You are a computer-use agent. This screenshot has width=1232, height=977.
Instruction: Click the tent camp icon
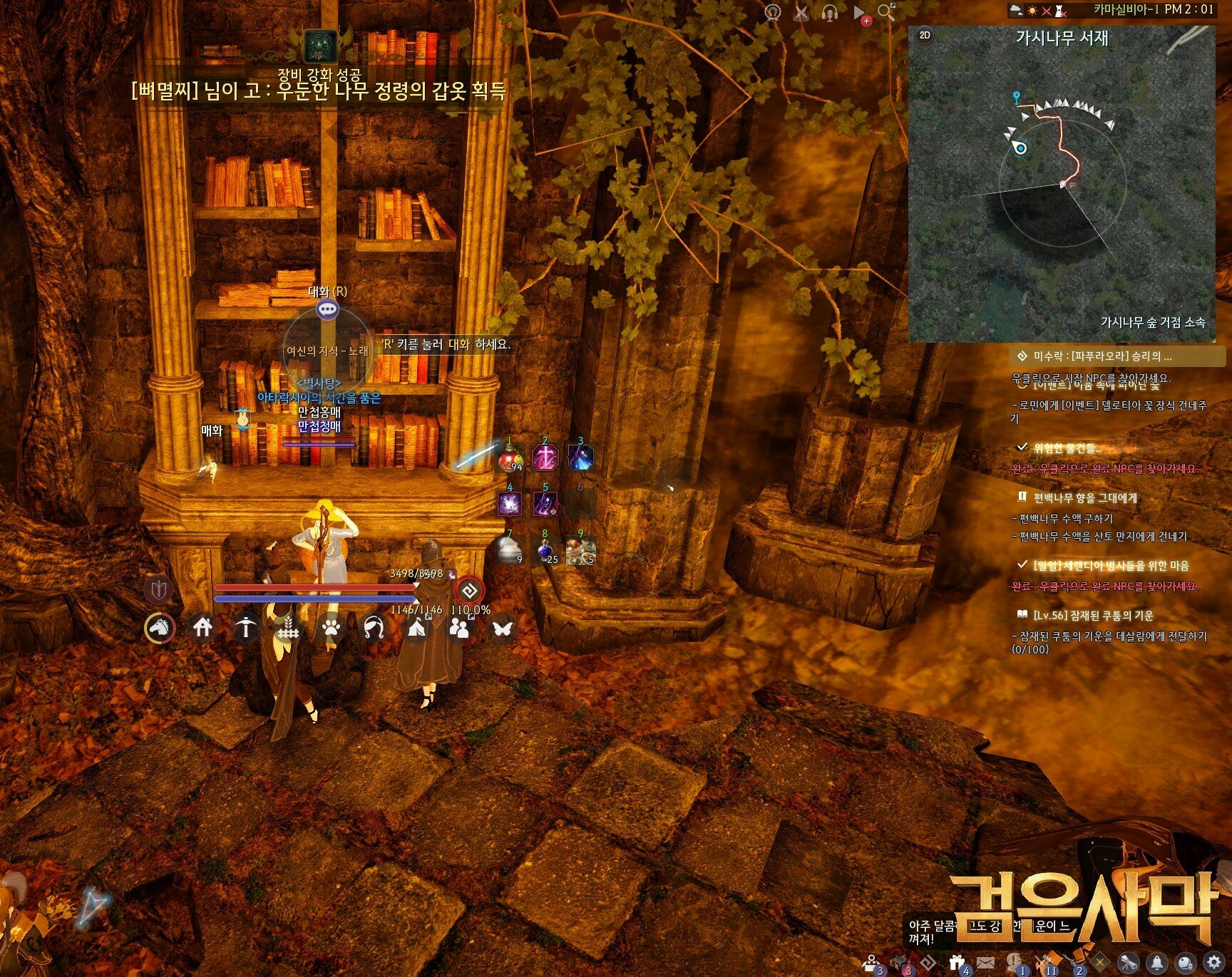click(x=417, y=628)
